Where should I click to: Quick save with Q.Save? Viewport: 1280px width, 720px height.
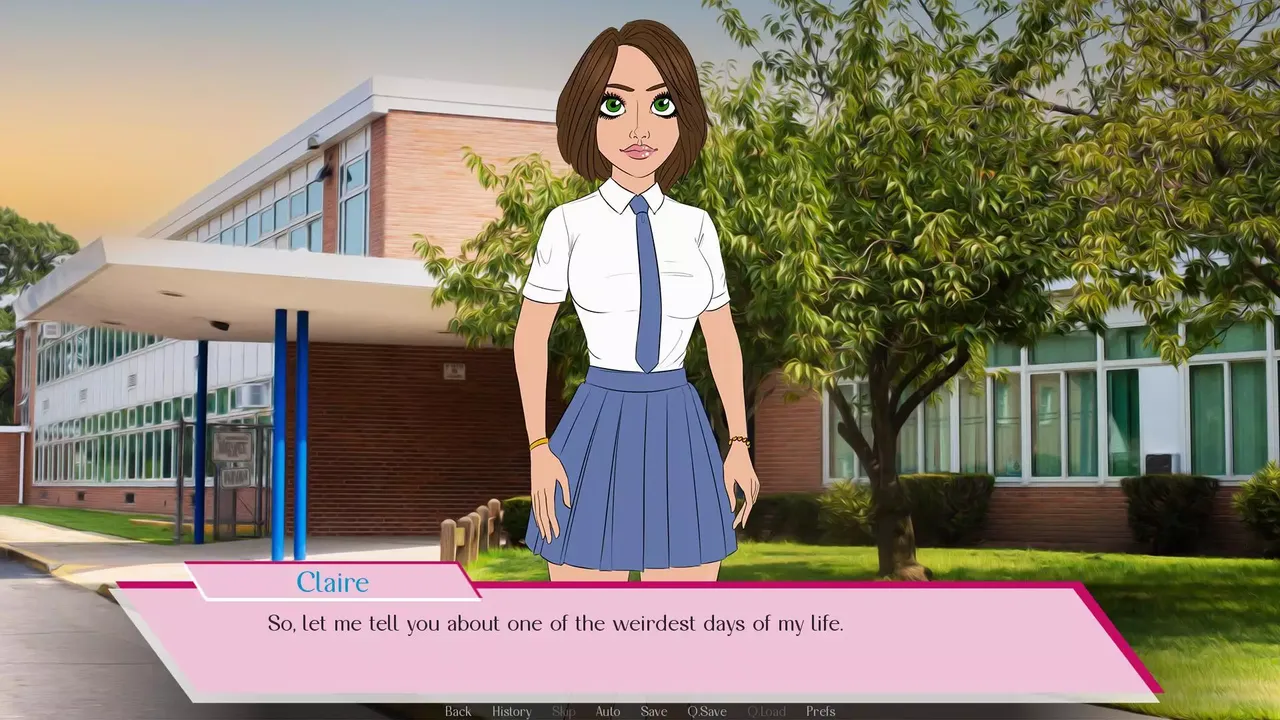point(706,711)
